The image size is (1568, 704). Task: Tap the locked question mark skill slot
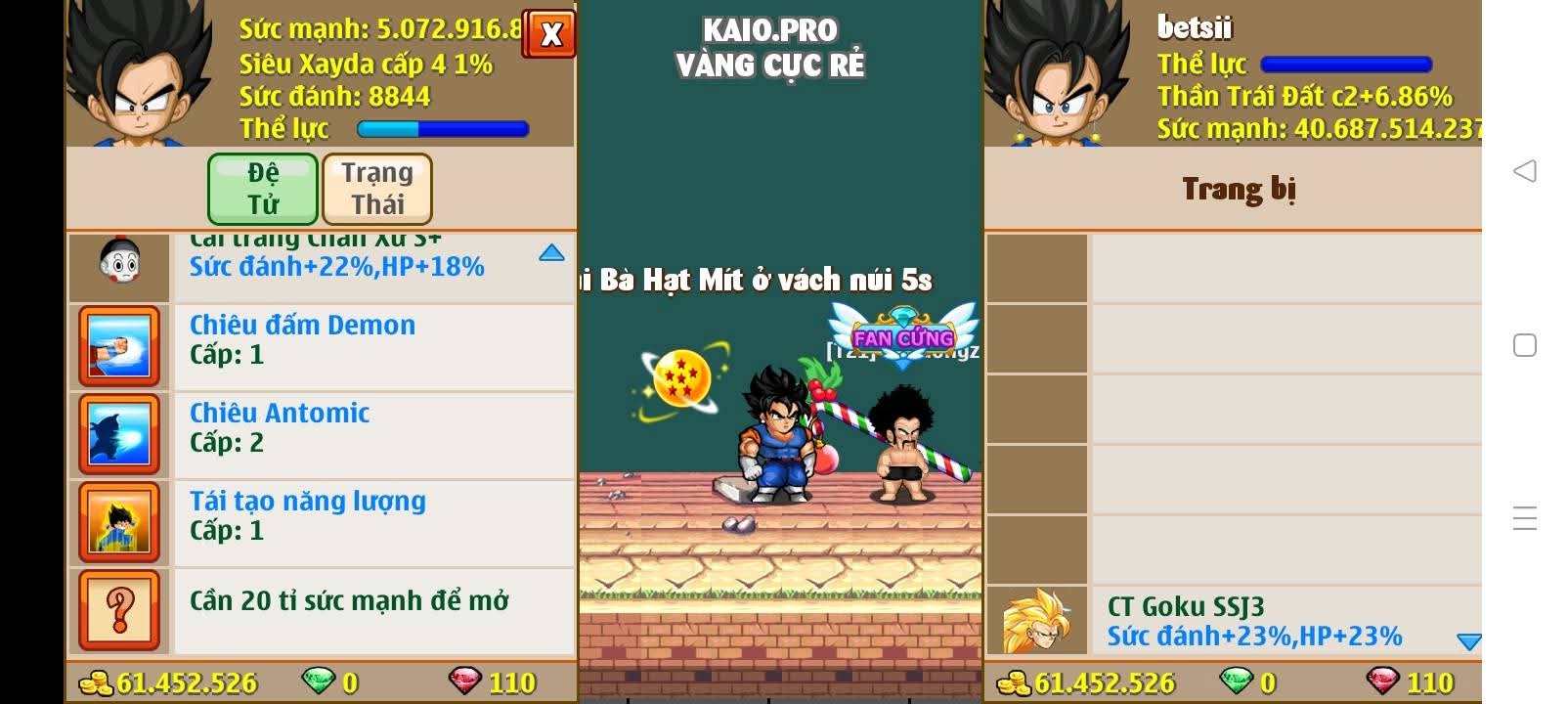119,610
